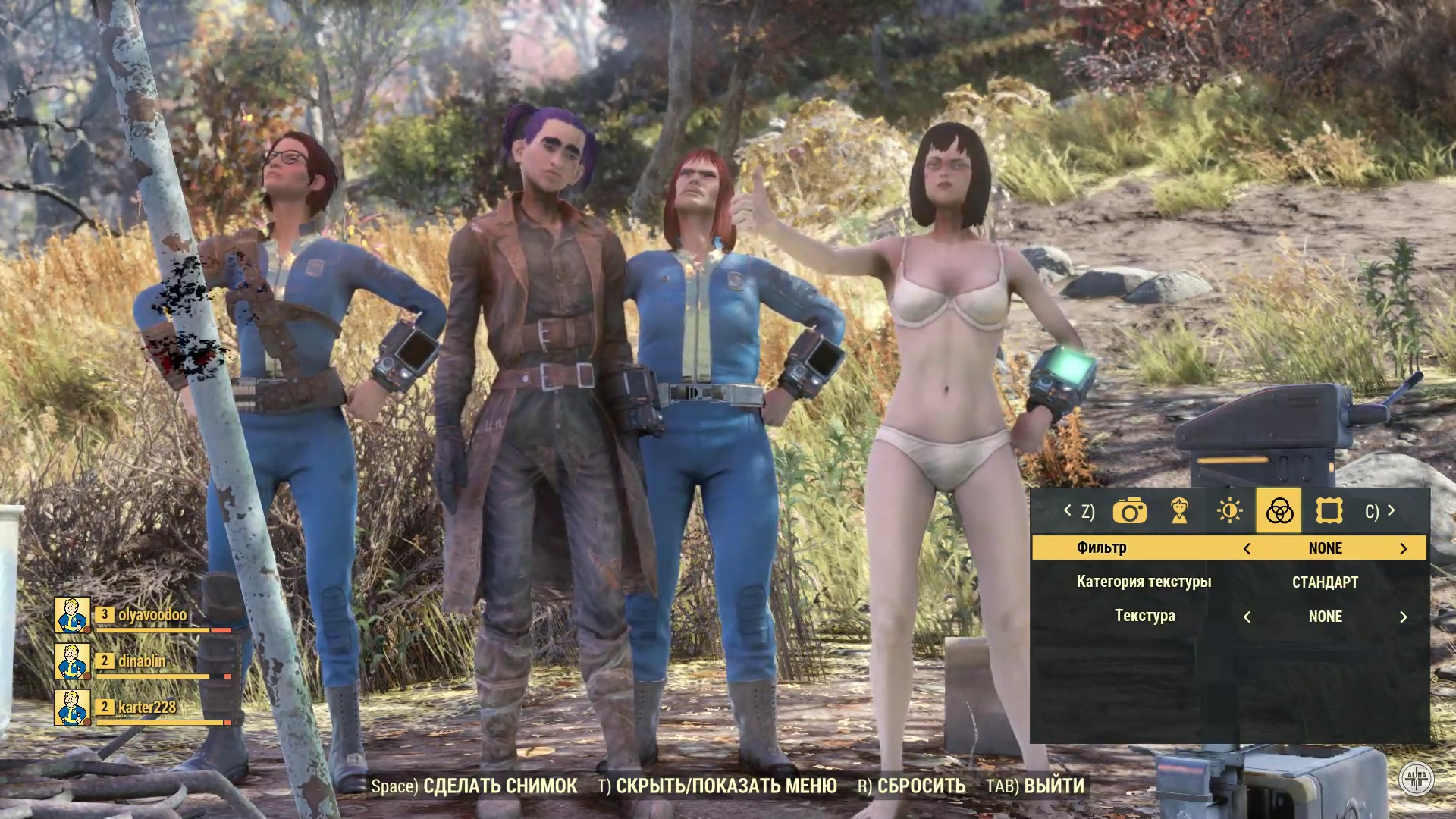
Task: Switch to the character pose tab
Action: (1179, 512)
